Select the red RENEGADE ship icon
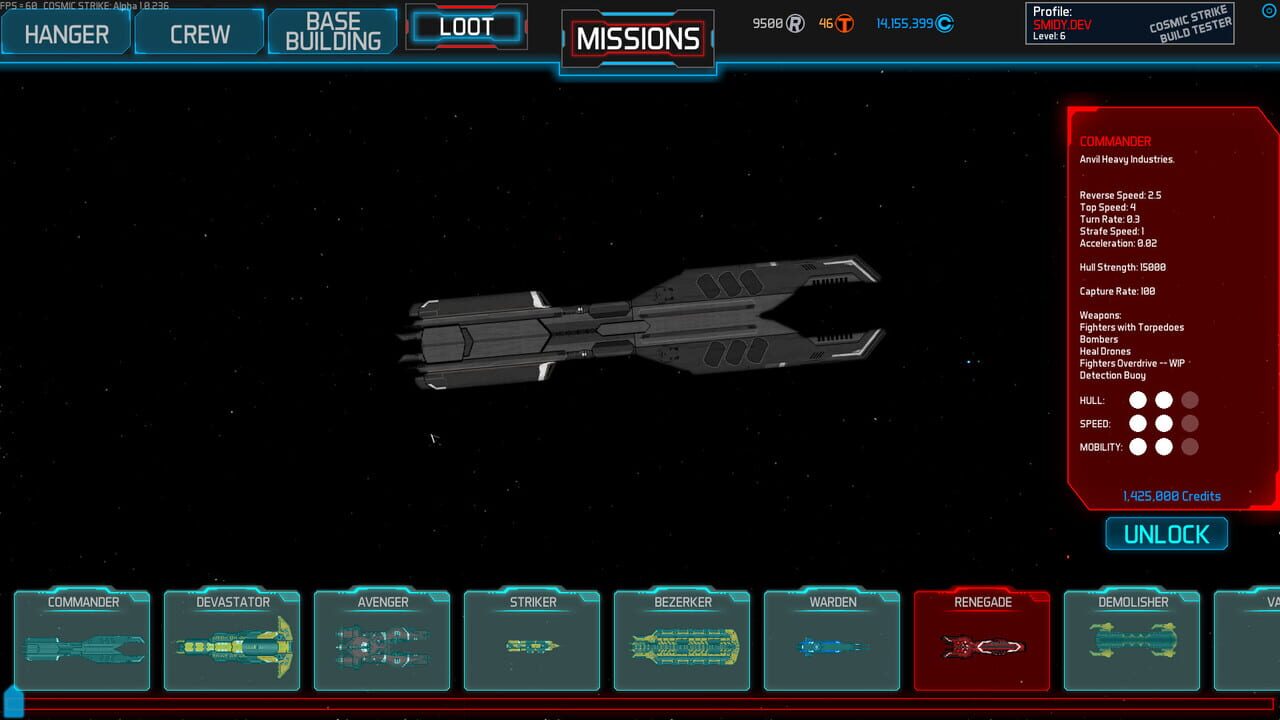The width and height of the screenshot is (1280, 720). [982, 648]
